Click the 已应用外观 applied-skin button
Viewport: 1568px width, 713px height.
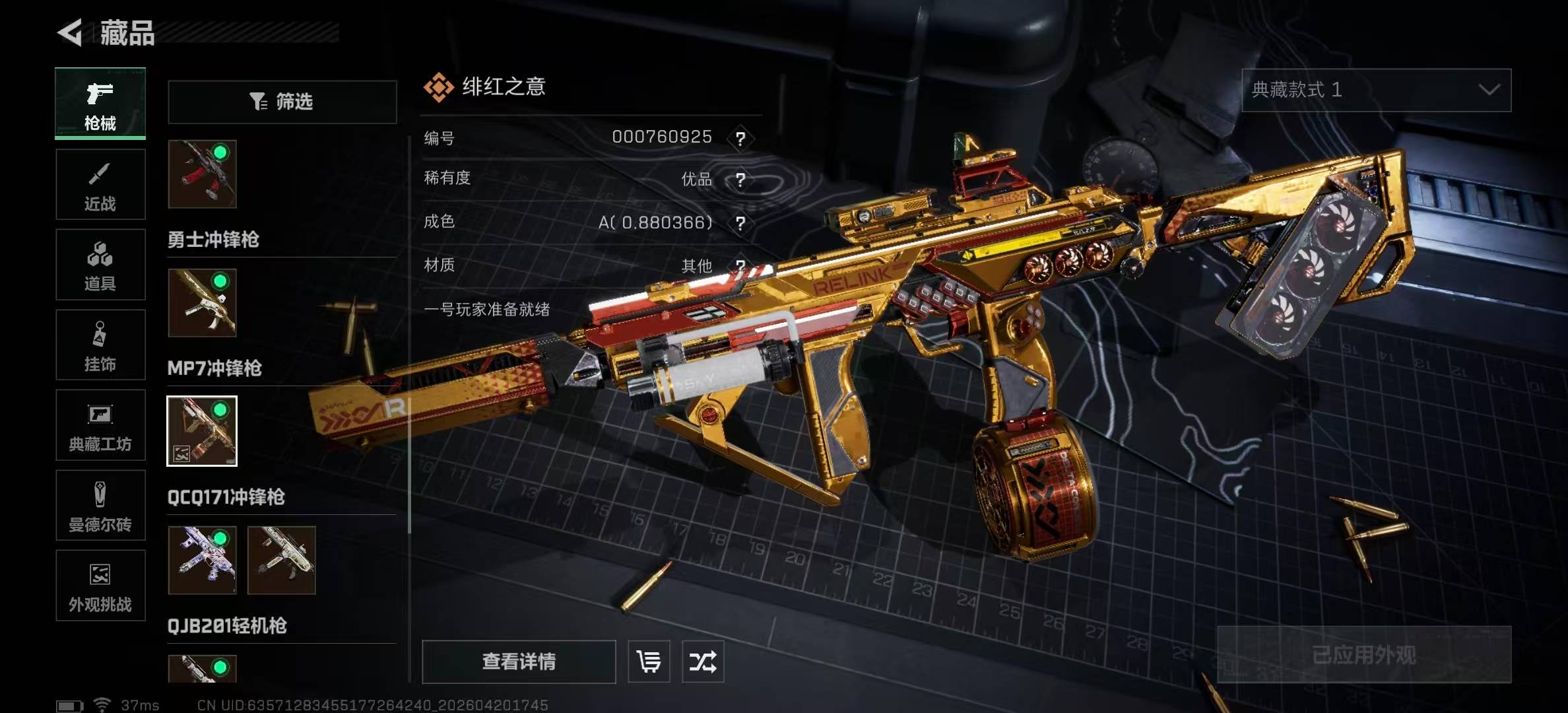click(x=1364, y=655)
